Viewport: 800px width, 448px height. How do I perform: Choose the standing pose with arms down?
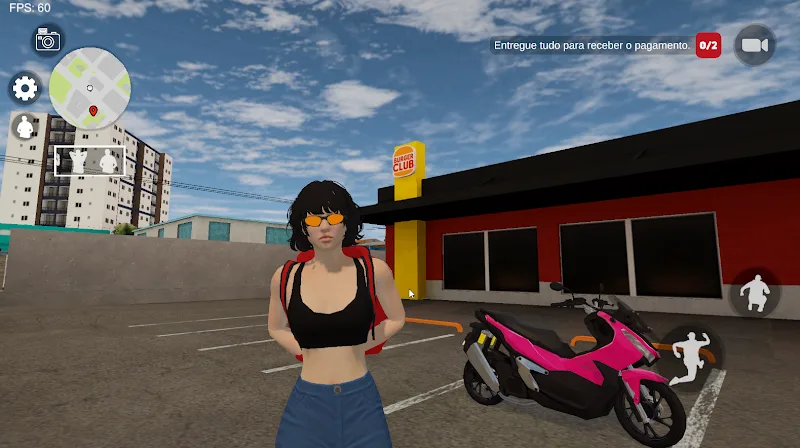pyautogui.click(x=107, y=160)
